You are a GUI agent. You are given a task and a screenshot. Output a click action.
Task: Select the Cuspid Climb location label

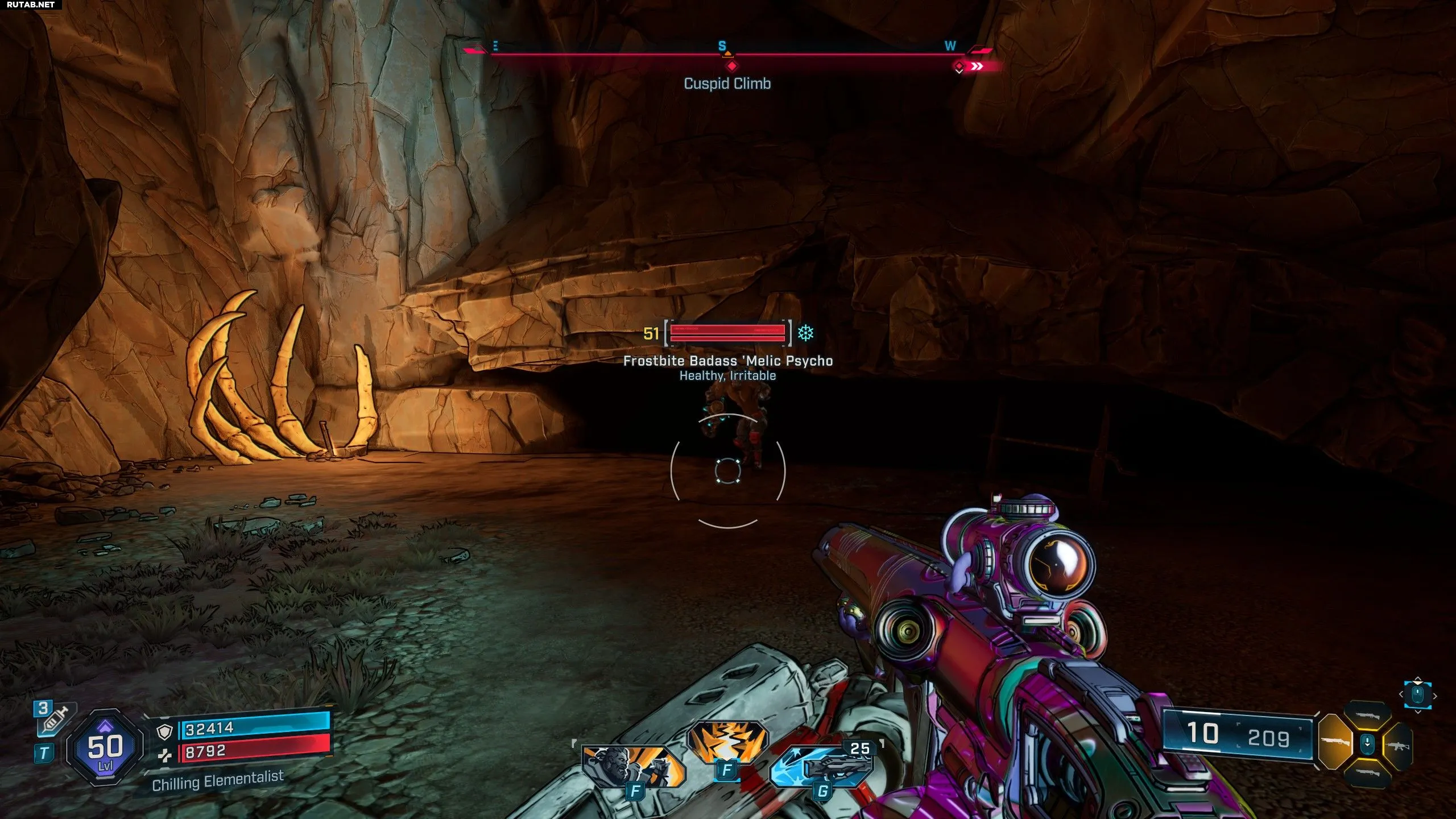tap(727, 84)
